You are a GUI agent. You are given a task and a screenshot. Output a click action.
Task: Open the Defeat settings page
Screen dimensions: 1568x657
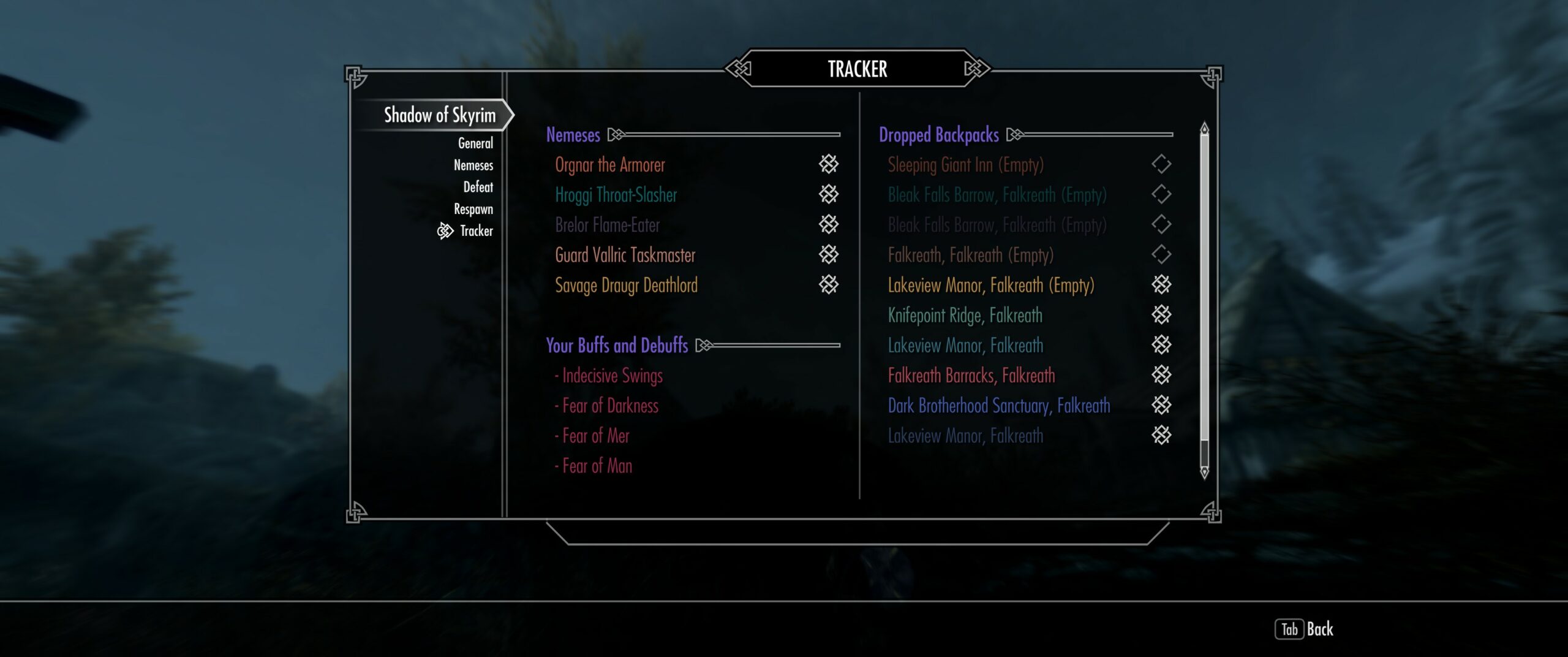point(478,188)
